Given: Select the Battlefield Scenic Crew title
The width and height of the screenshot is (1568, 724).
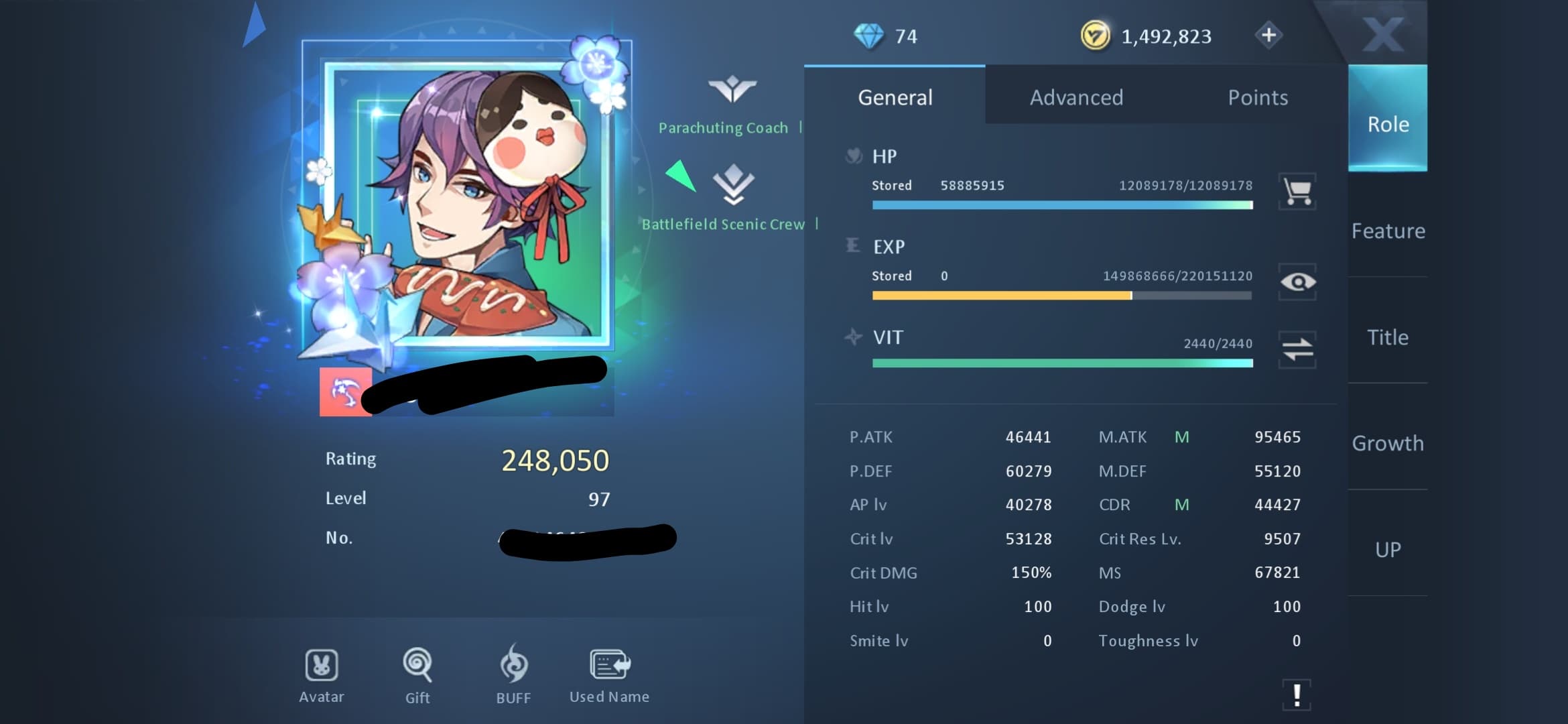Looking at the screenshot, I should [724, 224].
